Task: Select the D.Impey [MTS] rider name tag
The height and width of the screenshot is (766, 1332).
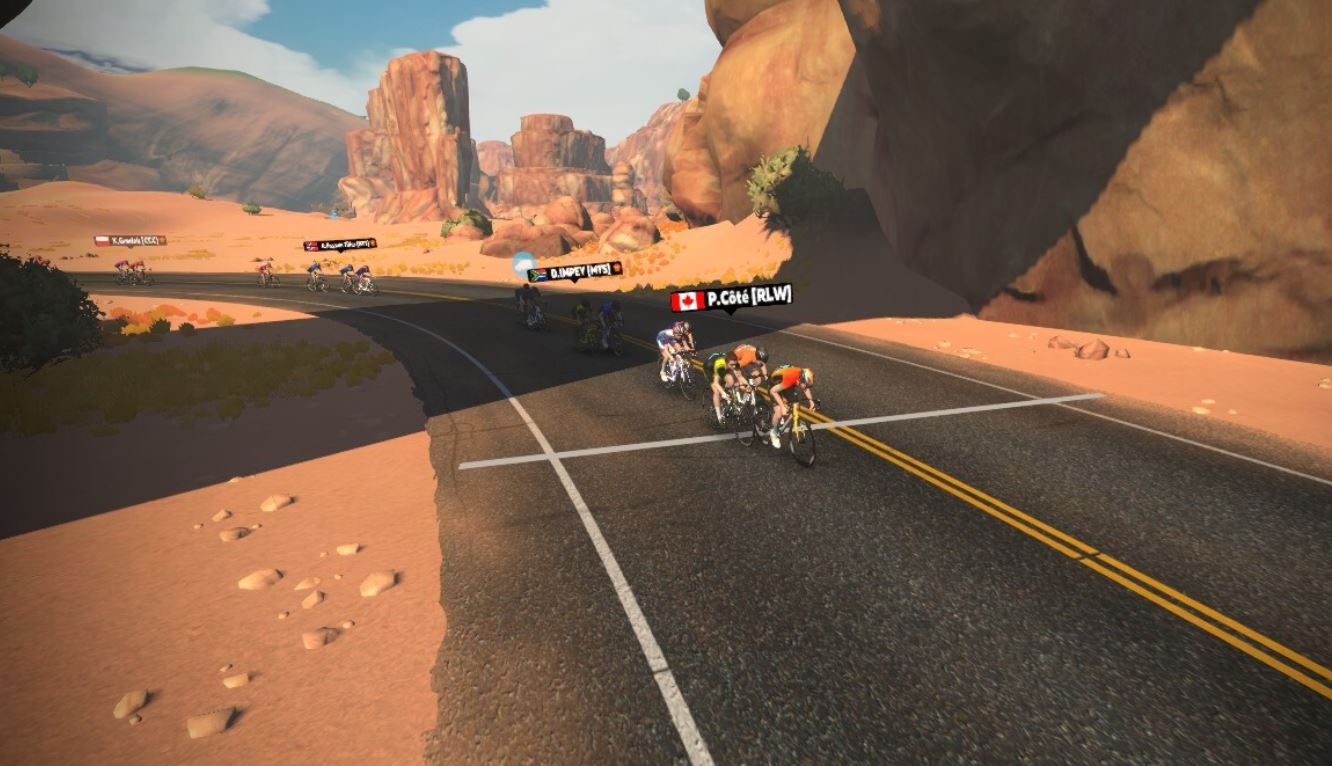Action: [574, 271]
